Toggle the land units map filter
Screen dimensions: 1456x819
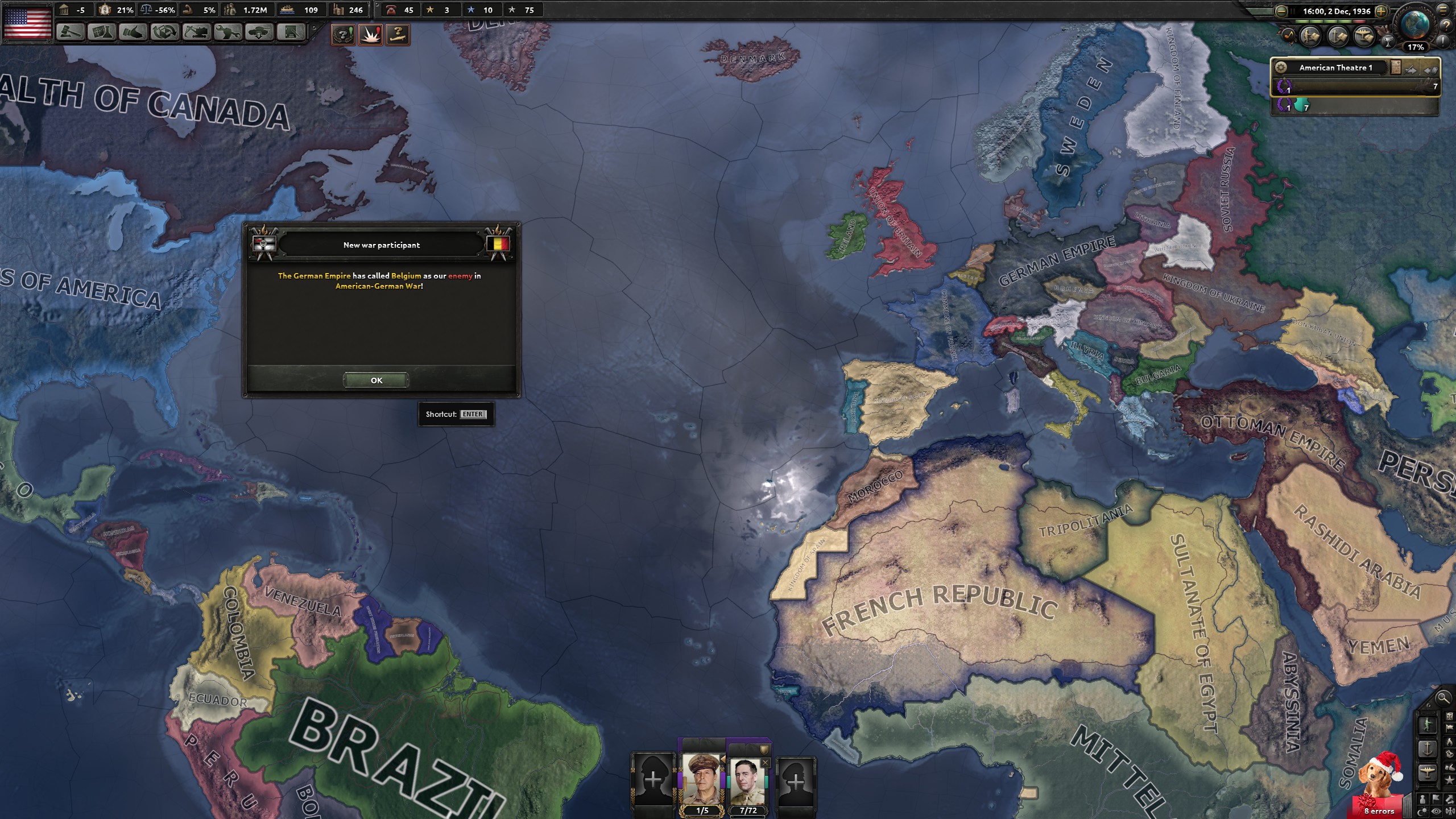[1310, 36]
